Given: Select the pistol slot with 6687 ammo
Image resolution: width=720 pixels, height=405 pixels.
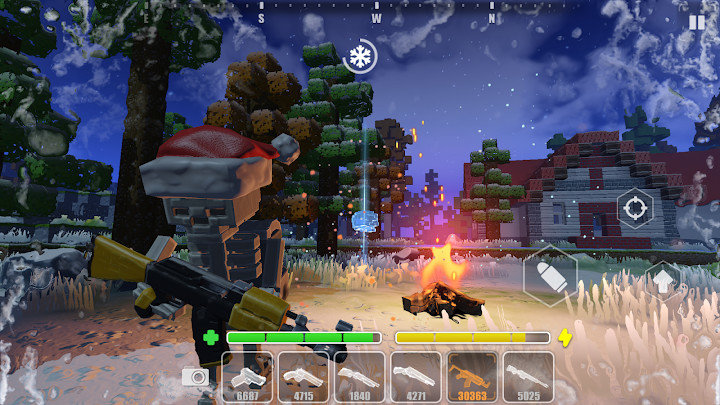Looking at the screenshot, I should coord(247,376).
